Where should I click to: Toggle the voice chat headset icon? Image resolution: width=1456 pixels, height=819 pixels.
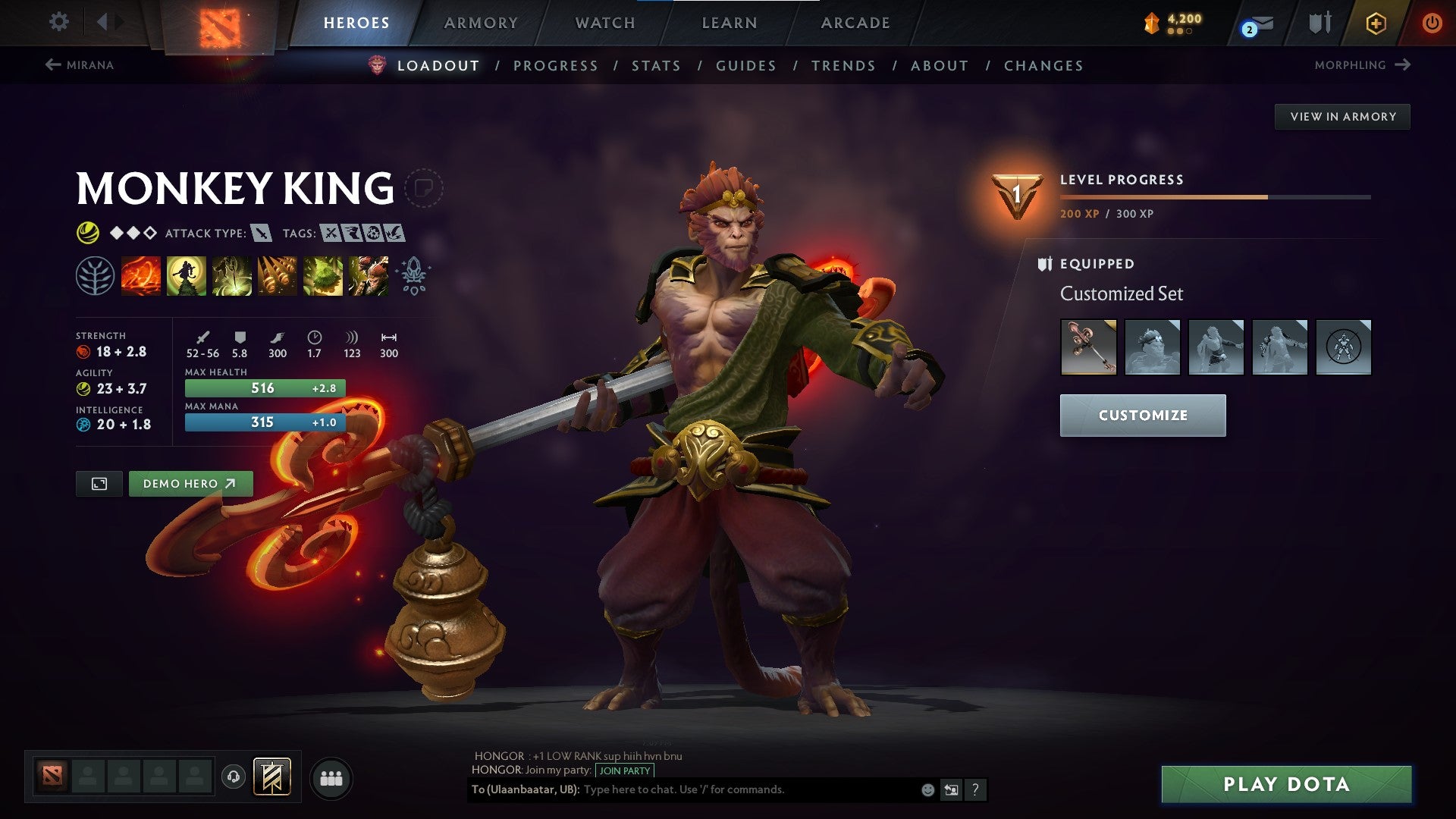point(234,777)
